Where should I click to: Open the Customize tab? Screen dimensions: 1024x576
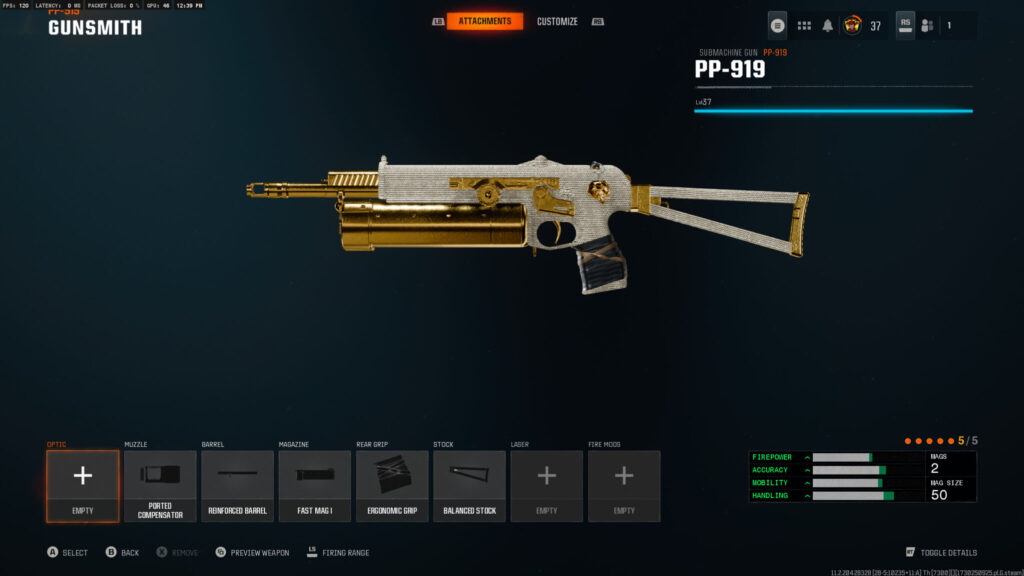coord(557,21)
